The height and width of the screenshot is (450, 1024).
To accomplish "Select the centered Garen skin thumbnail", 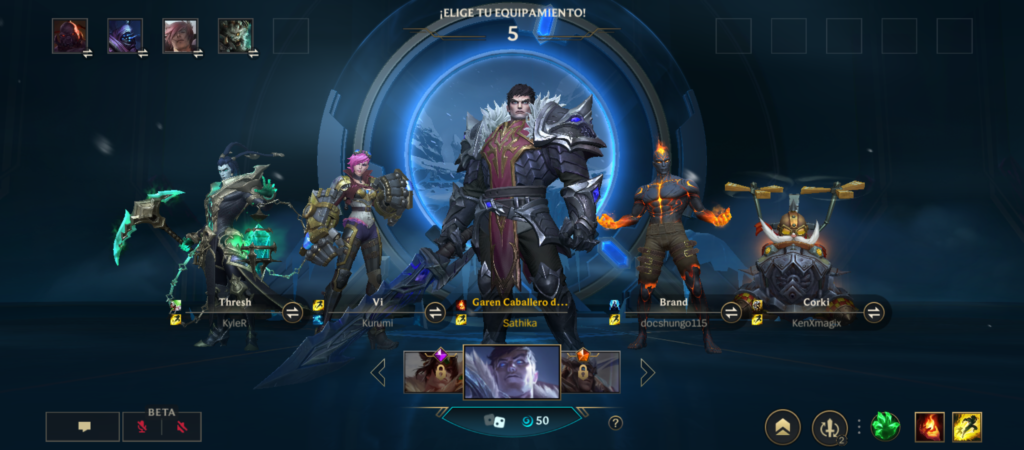I will (x=511, y=373).
